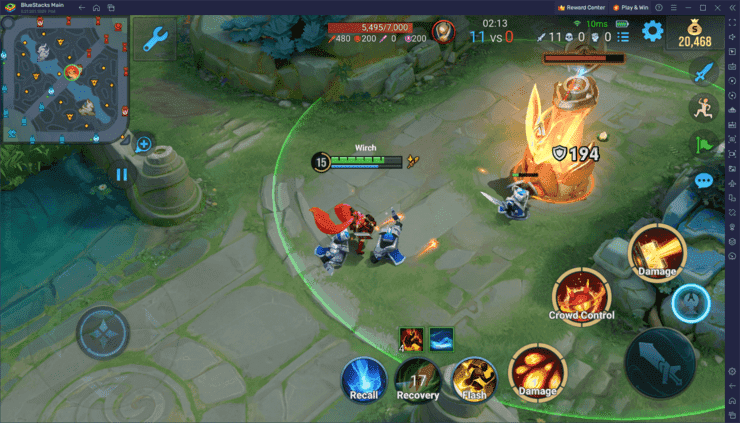Open the chat speech bubble

click(x=704, y=181)
